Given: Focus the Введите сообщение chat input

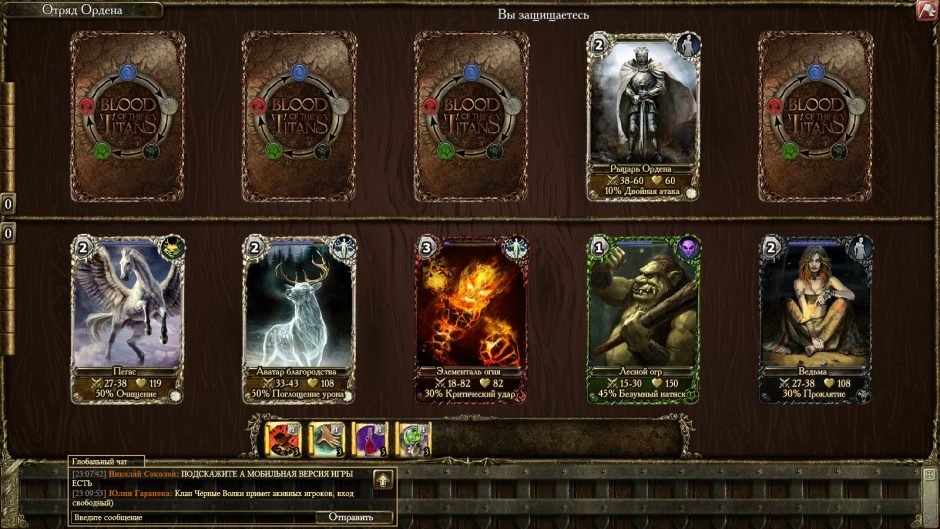Looking at the screenshot, I should [x=190, y=517].
